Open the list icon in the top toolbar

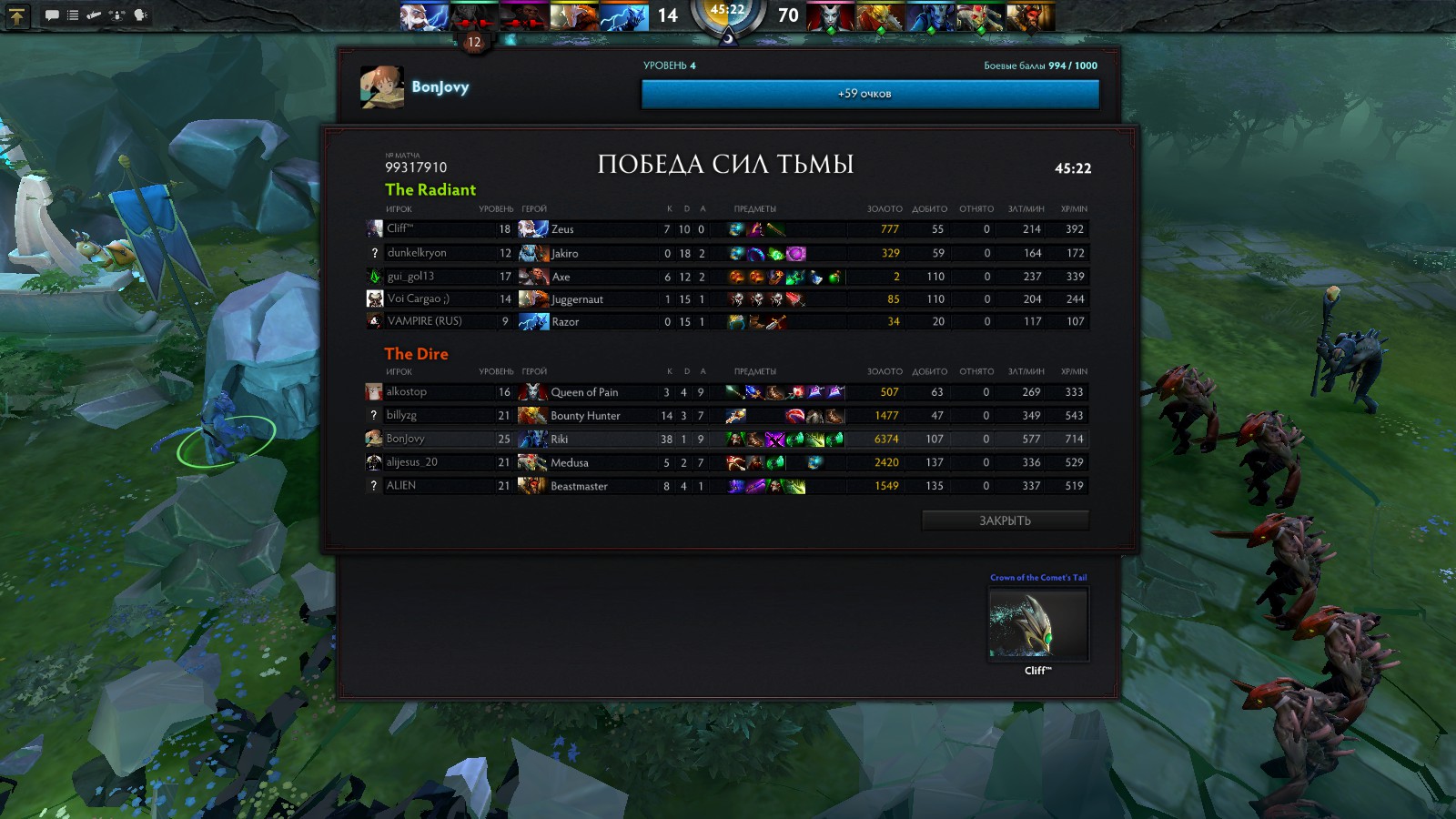[x=73, y=15]
